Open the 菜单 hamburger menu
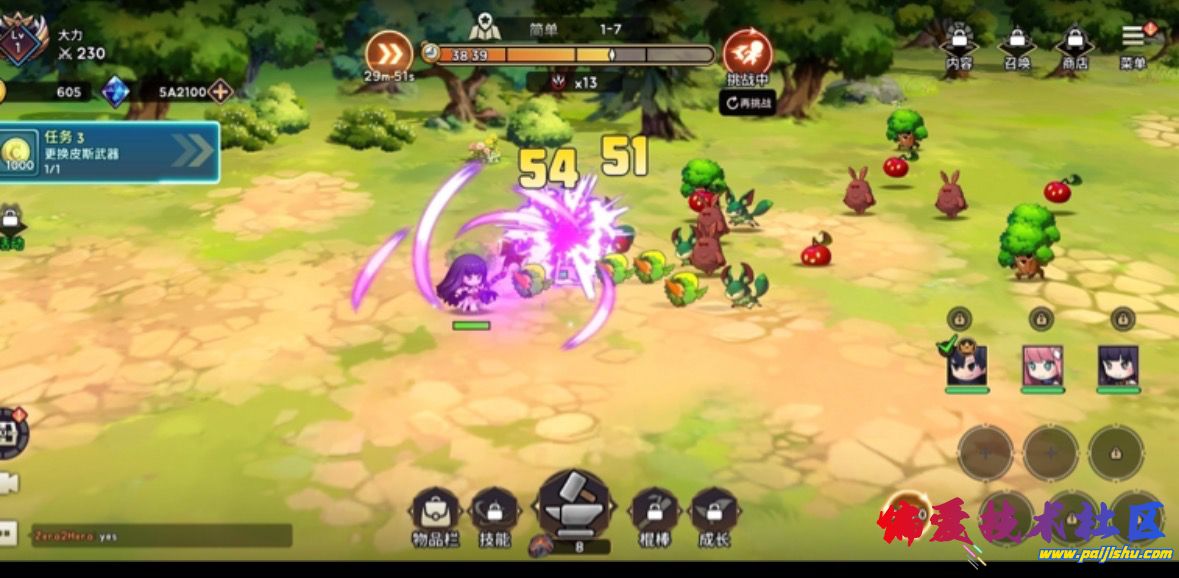The height and width of the screenshot is (578, 1179). point(1134,42)
